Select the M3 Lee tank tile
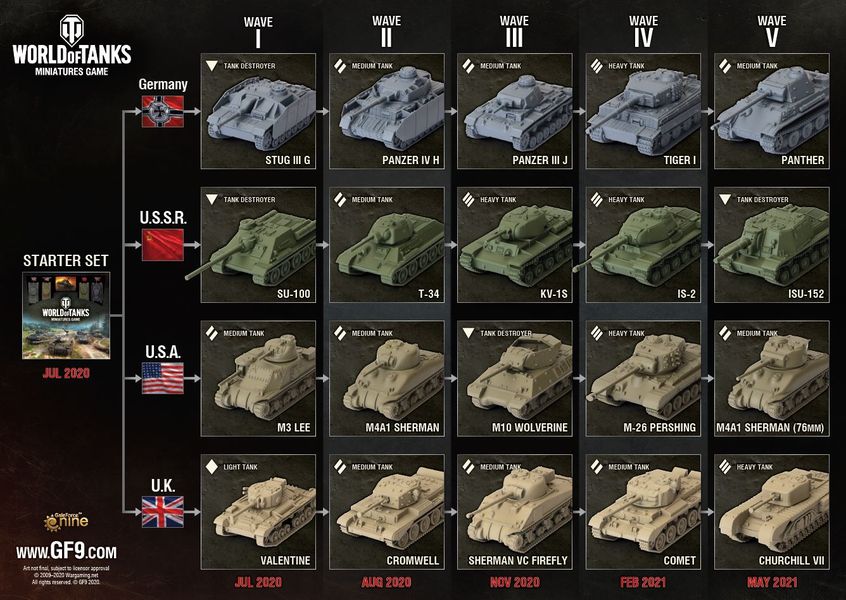The height and width of the screenshot is (600, 846). pyautogui.click(x=258, y=379)
